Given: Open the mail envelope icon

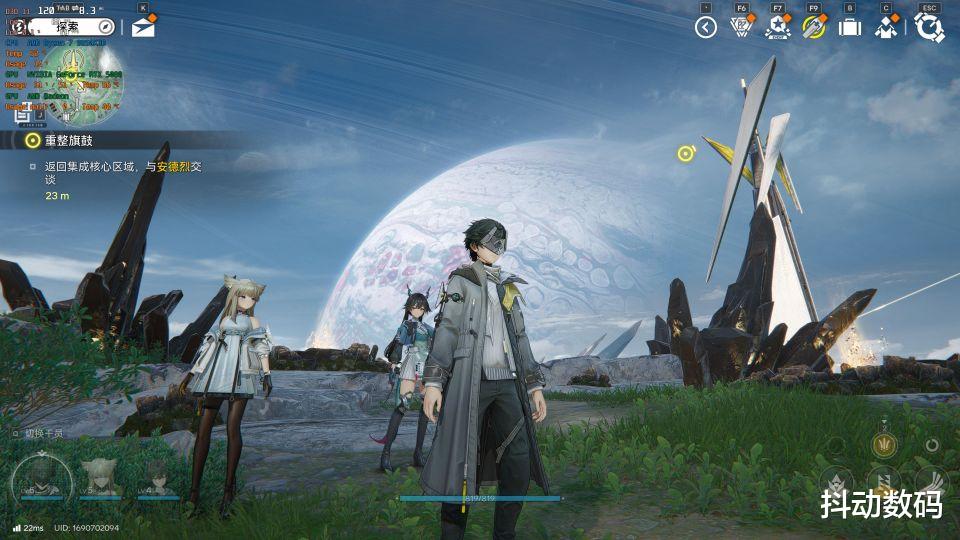Looking at the screenshot, I should (x=143, y=27).
